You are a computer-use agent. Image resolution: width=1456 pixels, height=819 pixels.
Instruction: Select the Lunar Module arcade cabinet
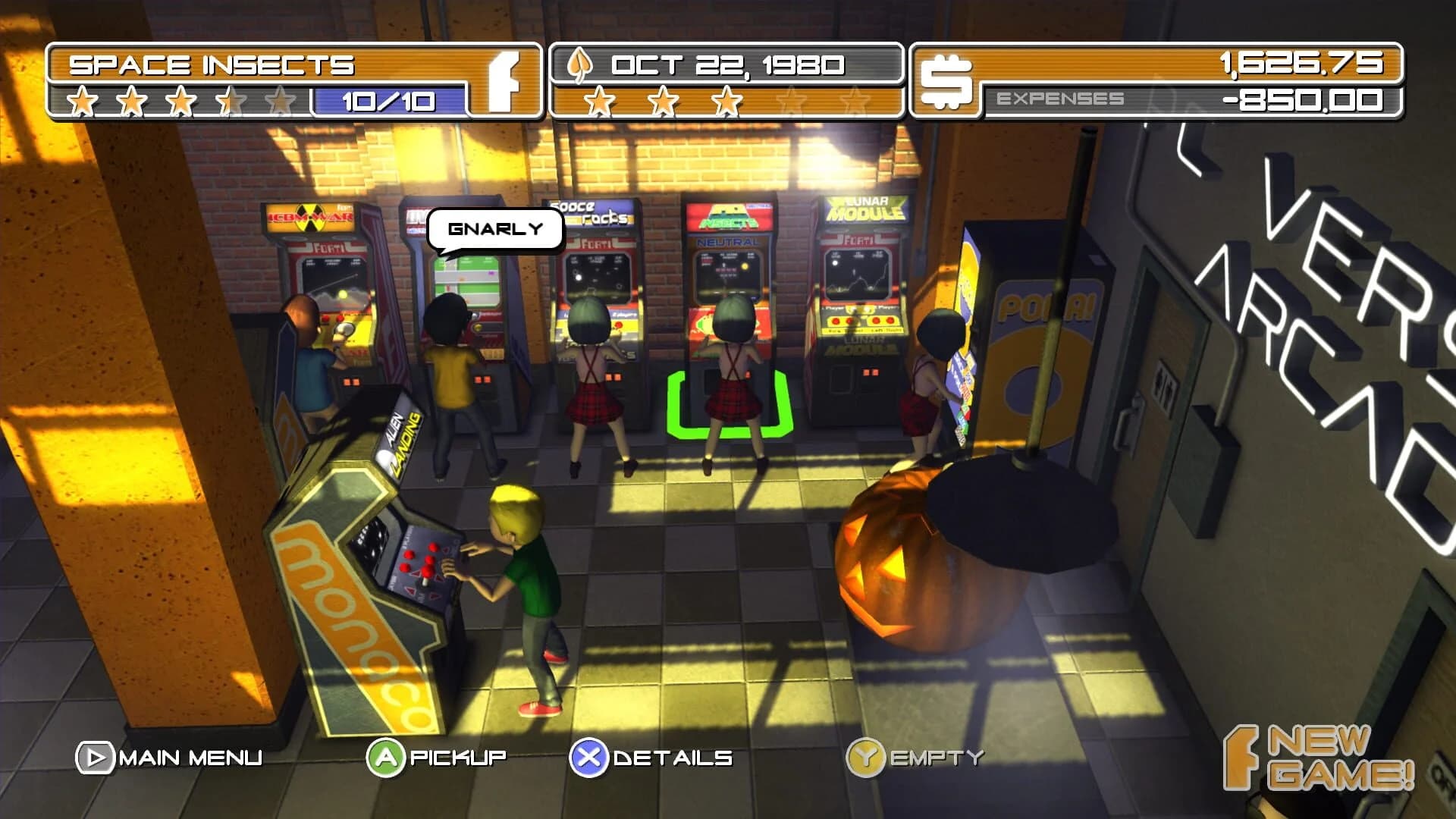point(861,303)
